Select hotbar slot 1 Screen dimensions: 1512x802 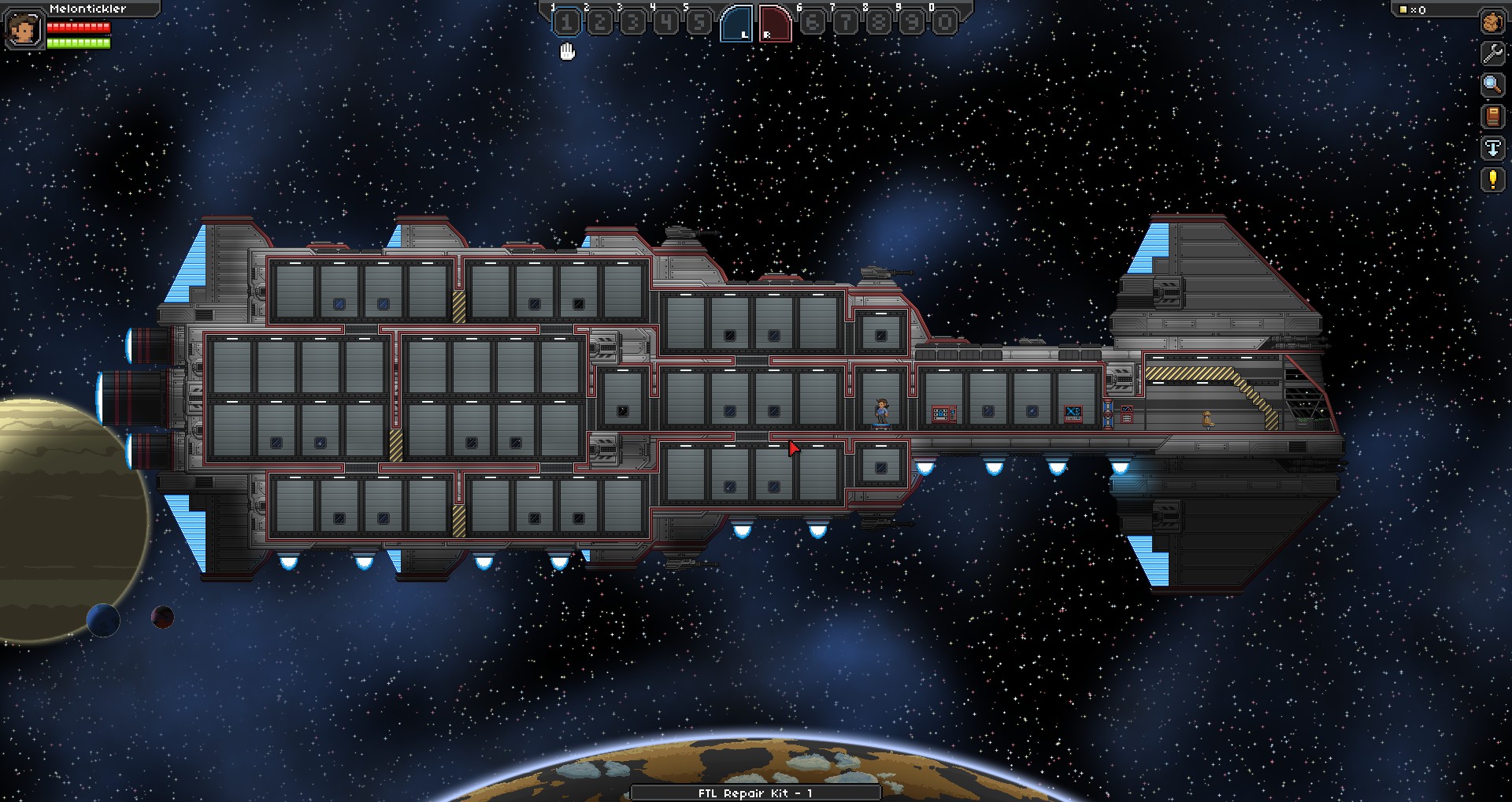tap(565, 22)
